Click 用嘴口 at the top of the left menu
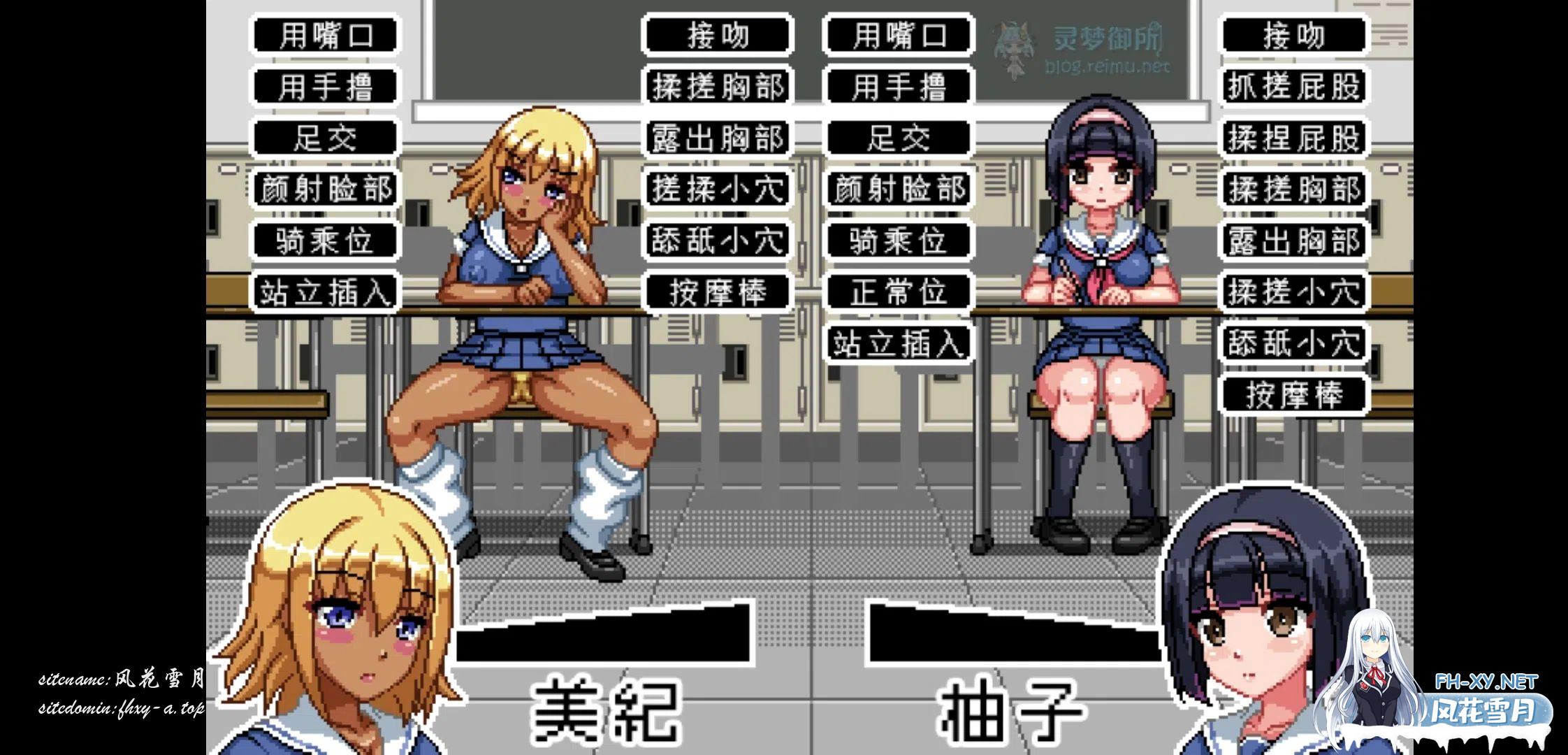1568x755 pixels. (324, 35)
